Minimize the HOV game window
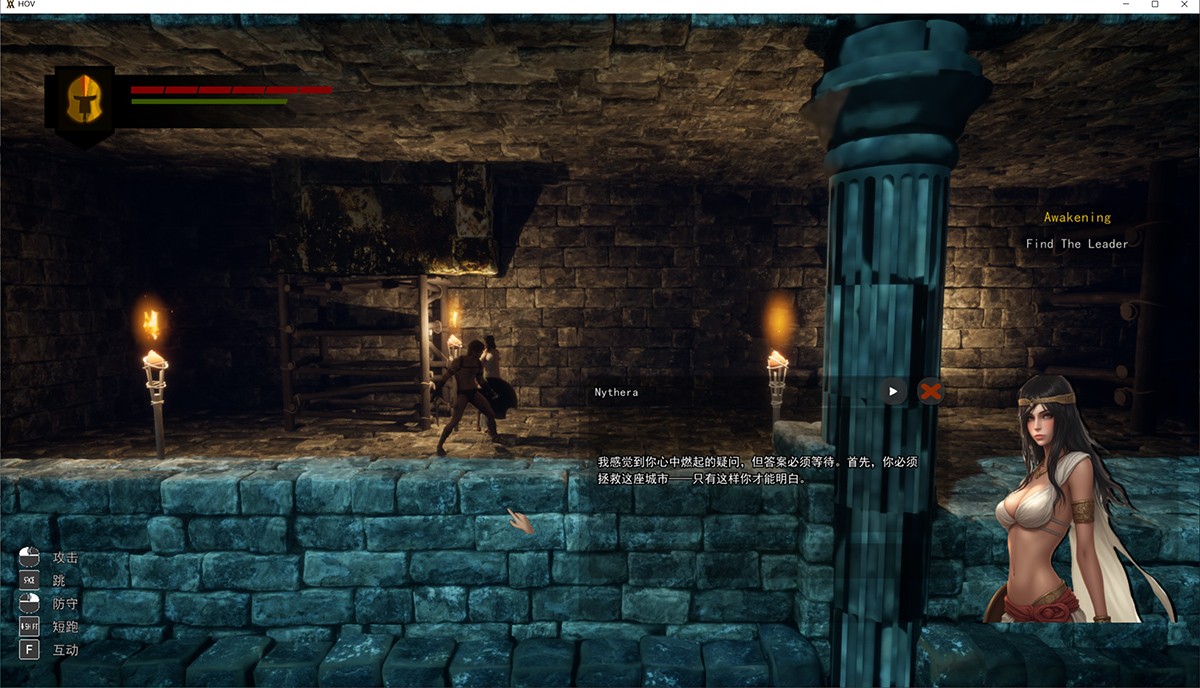Viewport: 1200px width, 688px height. (1127, 5)
